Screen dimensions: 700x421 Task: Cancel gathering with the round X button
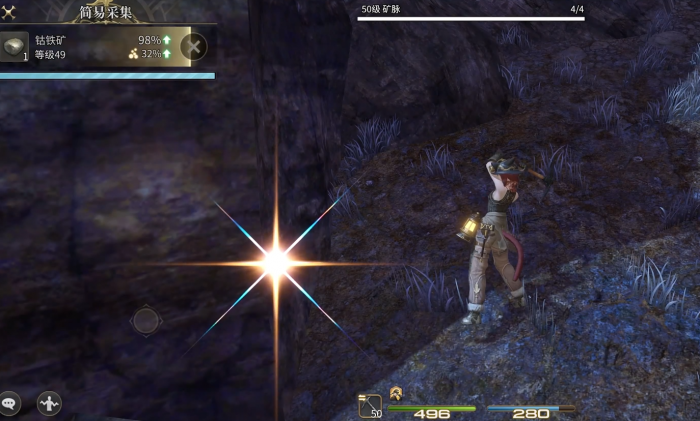(194, 46)
